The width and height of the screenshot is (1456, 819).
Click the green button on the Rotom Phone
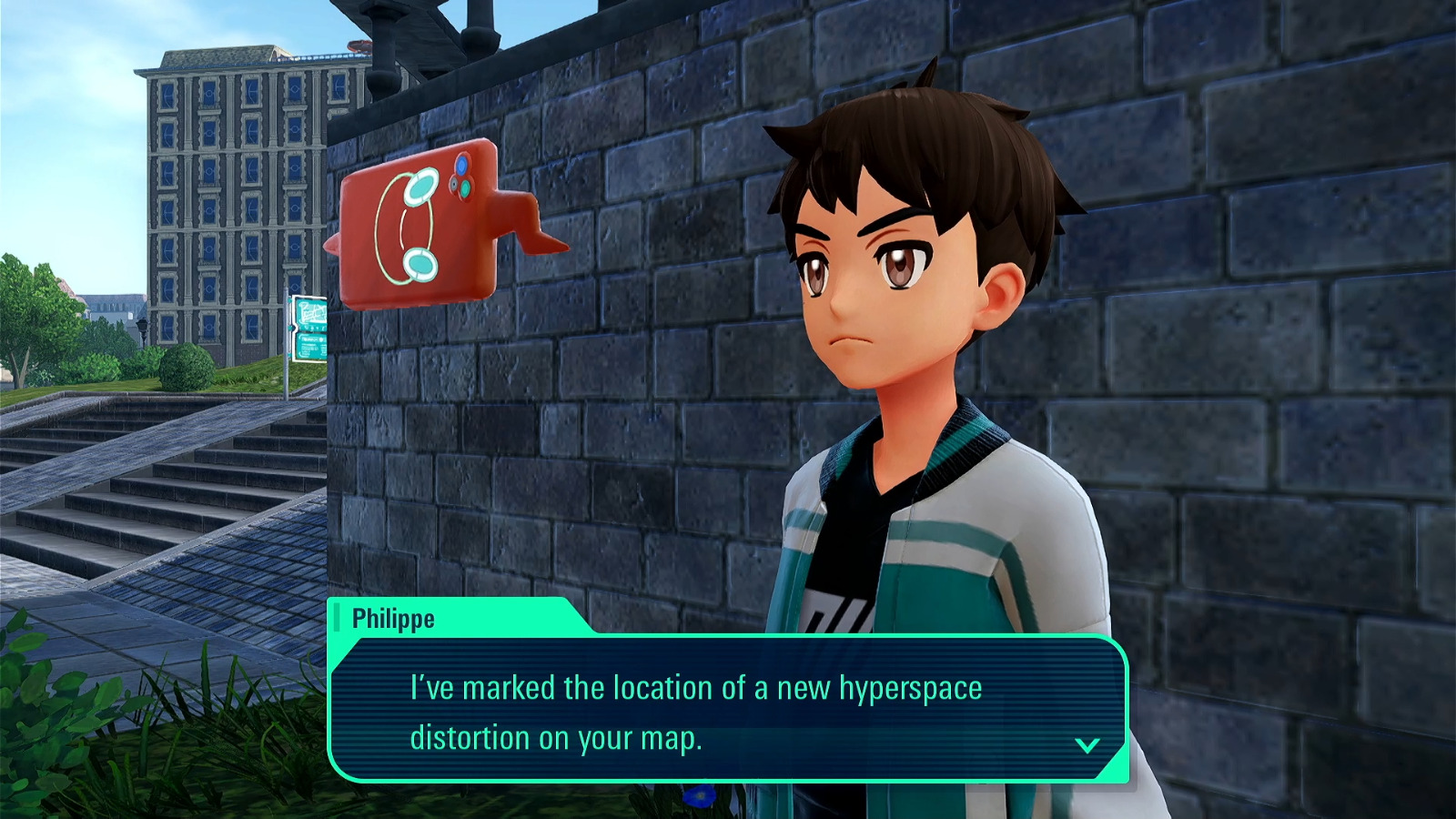465,189
